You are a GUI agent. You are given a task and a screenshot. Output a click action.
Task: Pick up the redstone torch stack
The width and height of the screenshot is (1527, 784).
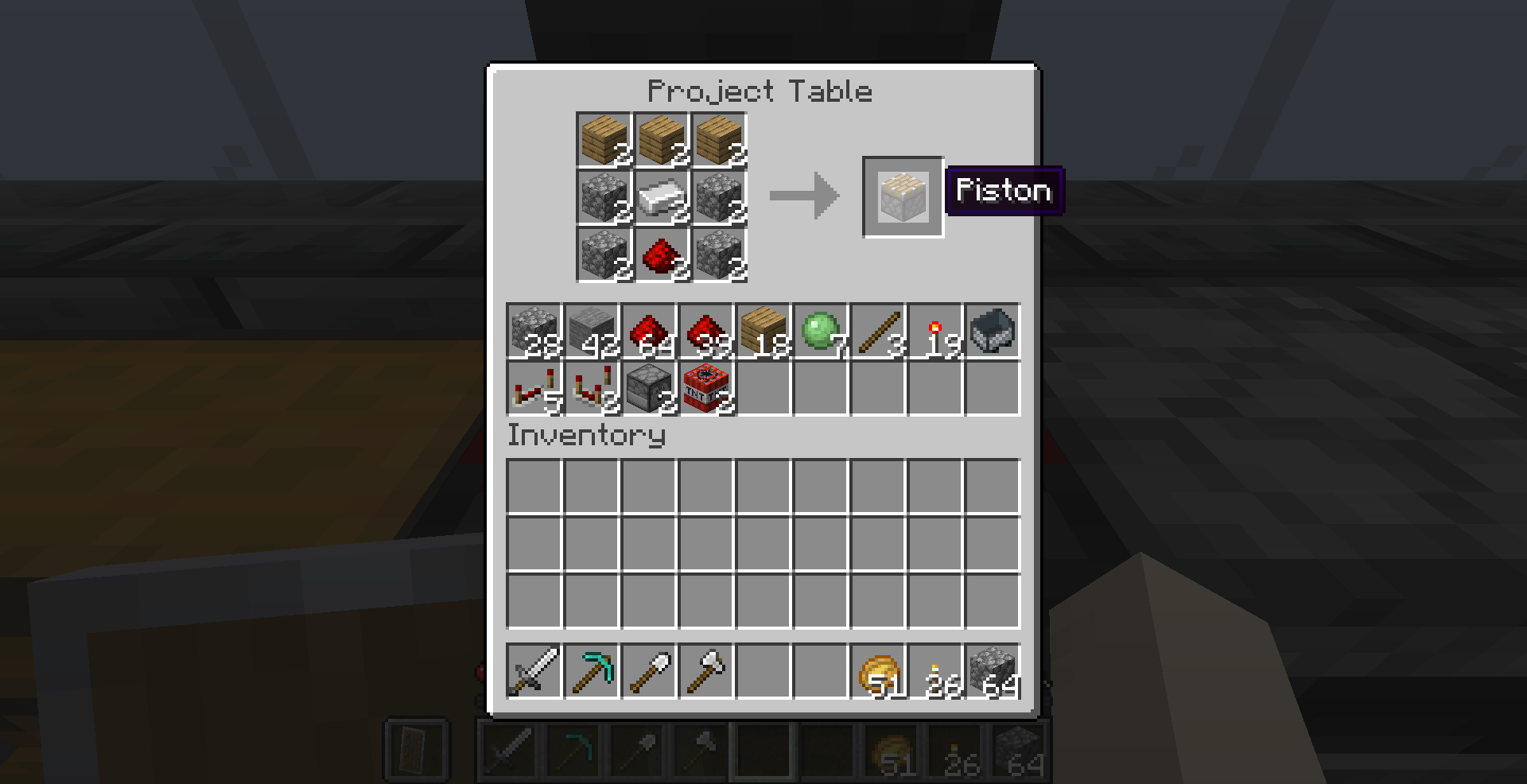[x=935, y=332]
